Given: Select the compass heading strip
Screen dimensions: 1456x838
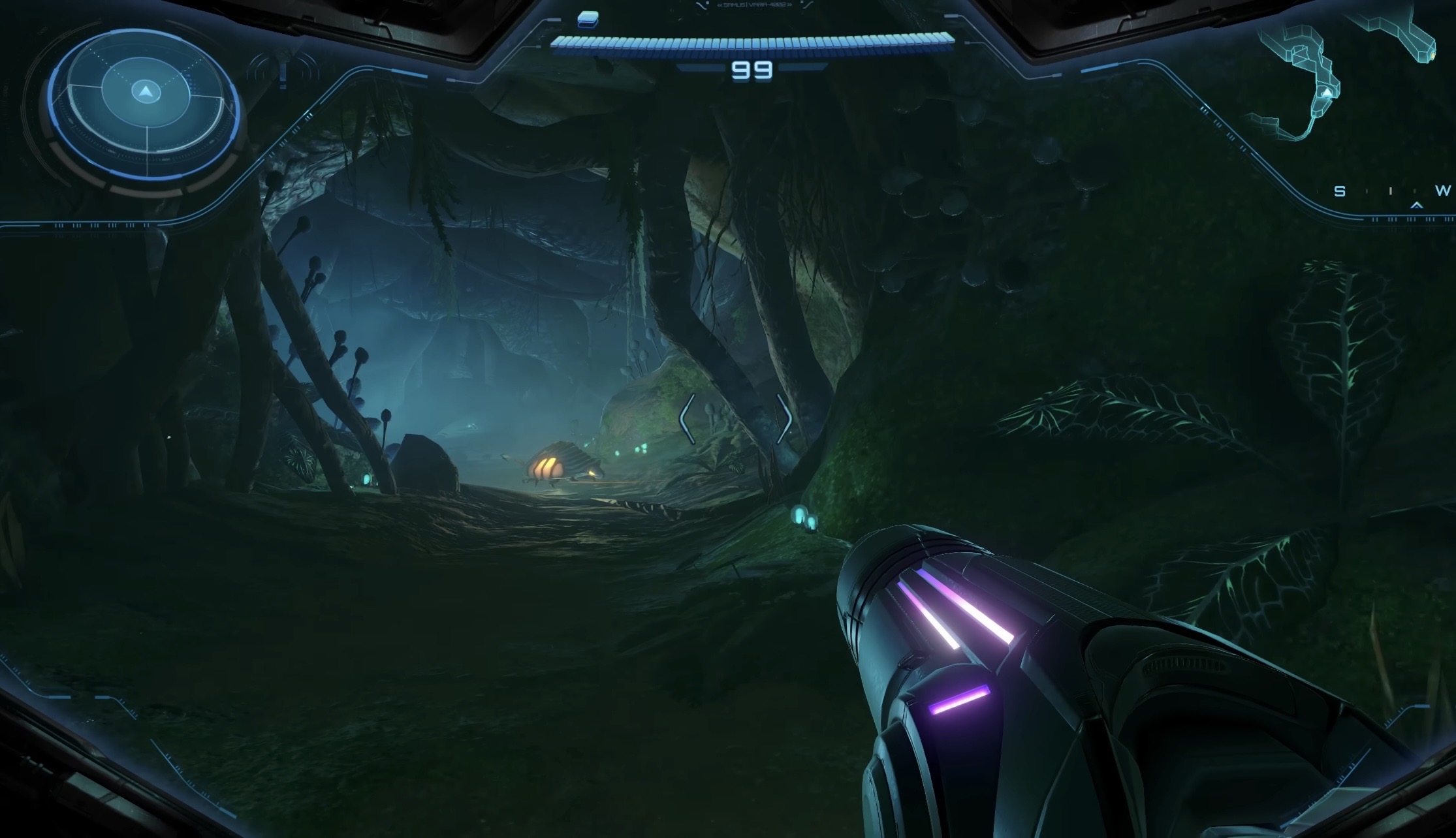Looking at the screenshot, I should [x=1391, y=192].
